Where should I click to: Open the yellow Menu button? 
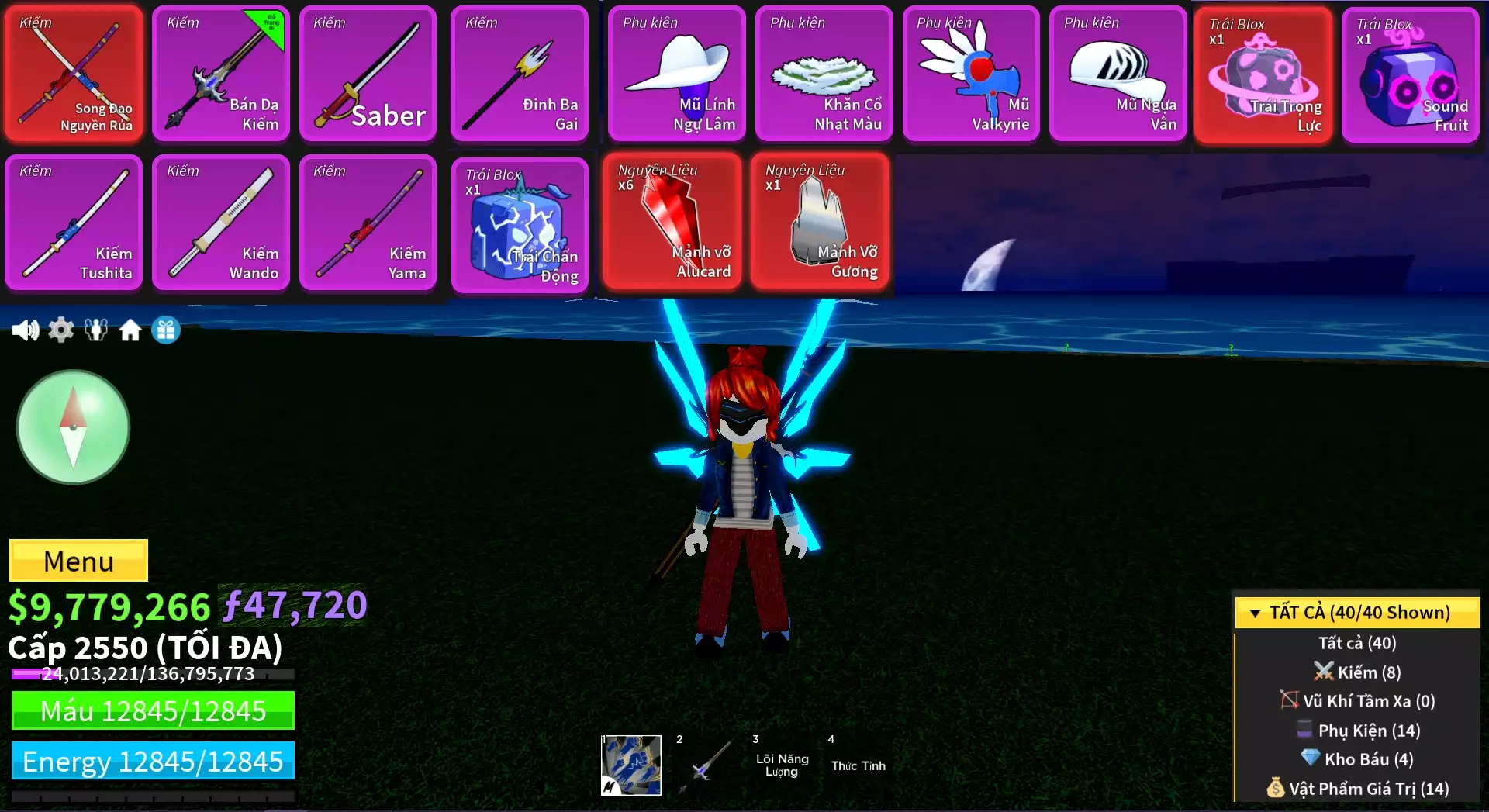78,561
